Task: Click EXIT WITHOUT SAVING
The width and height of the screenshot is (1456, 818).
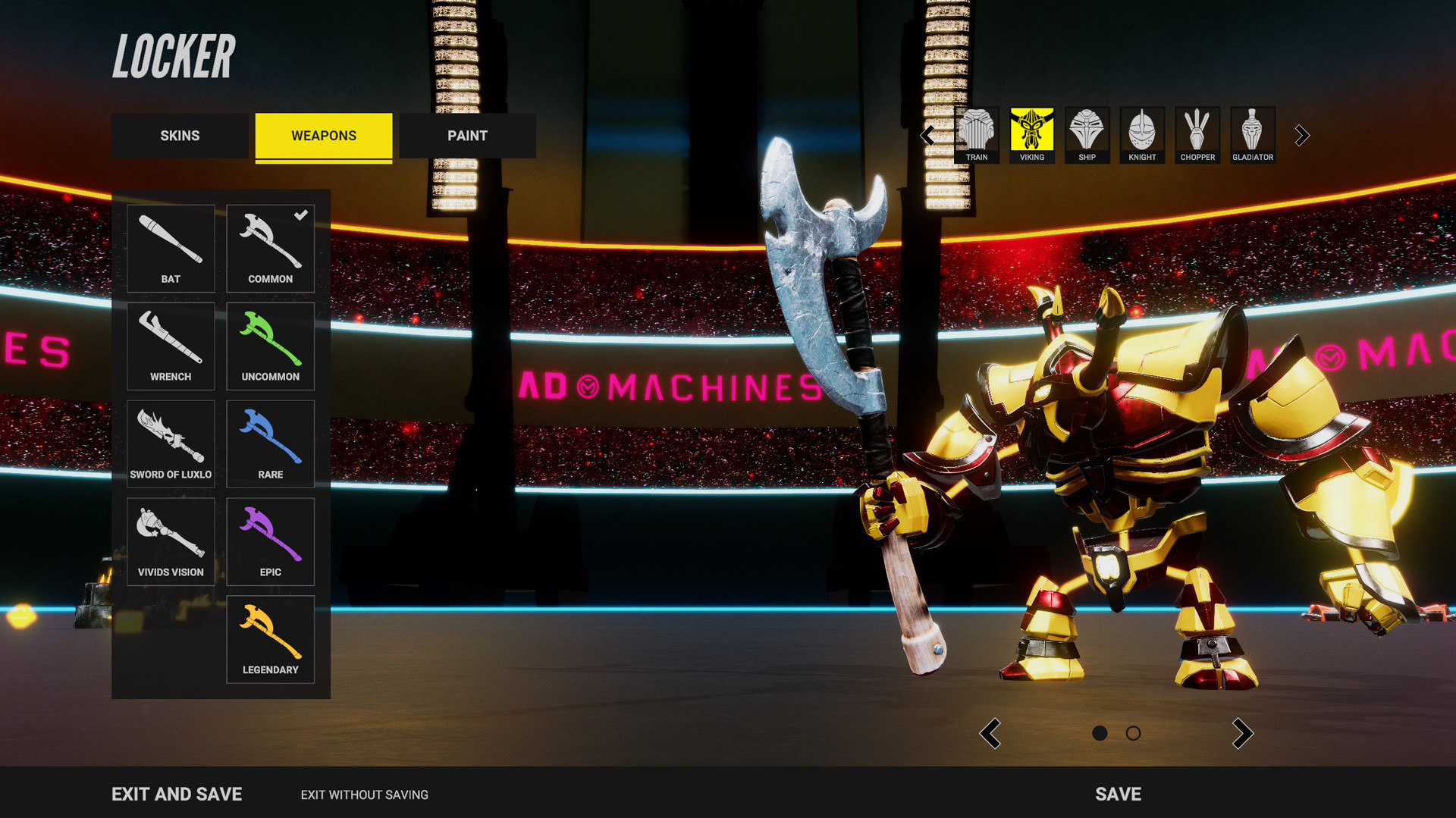Action: click(364, 794)
